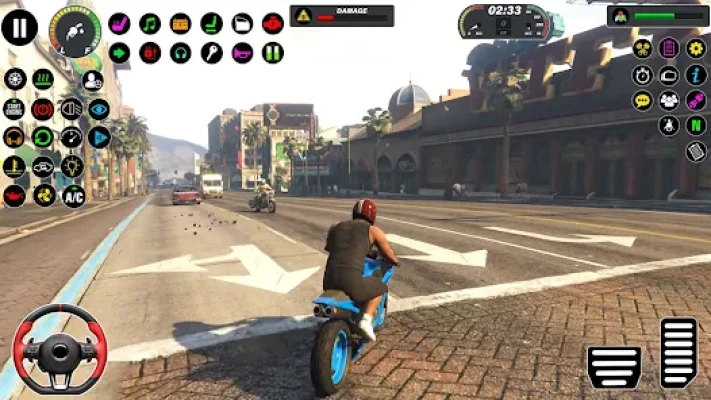
Task: Click the red engine warning icon
Action: point(272,24)
